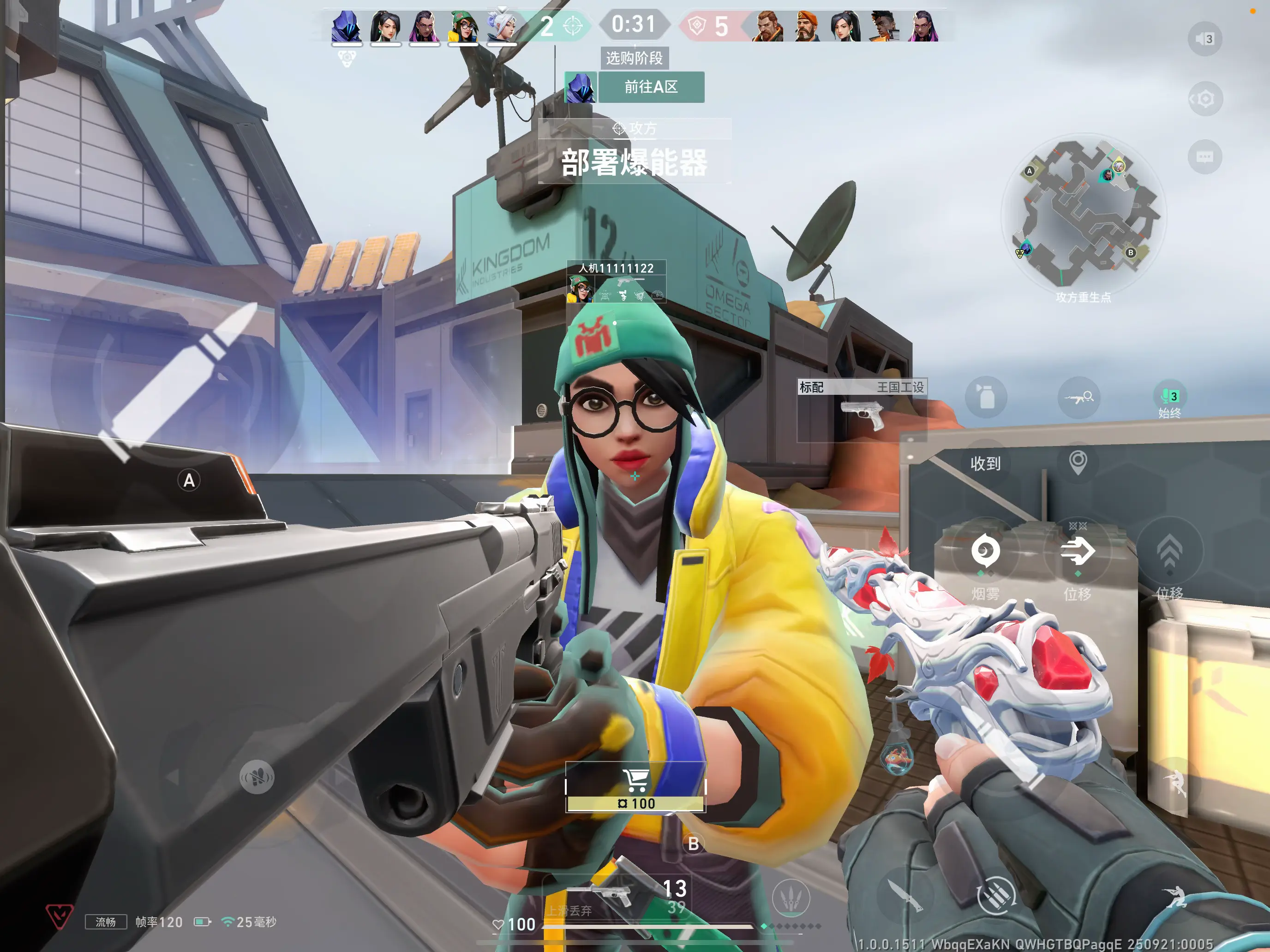Toggle silent walk footsteps button
This screenshot has width=1270, height=952.
pos(257,777)
